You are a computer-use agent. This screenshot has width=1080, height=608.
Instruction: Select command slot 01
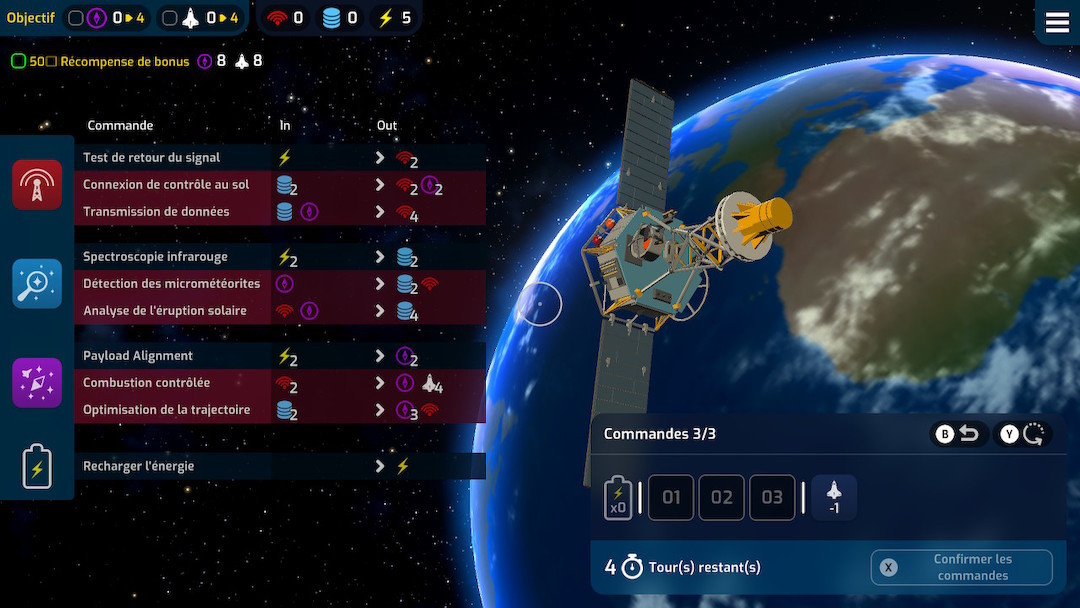tap(671, 497)
